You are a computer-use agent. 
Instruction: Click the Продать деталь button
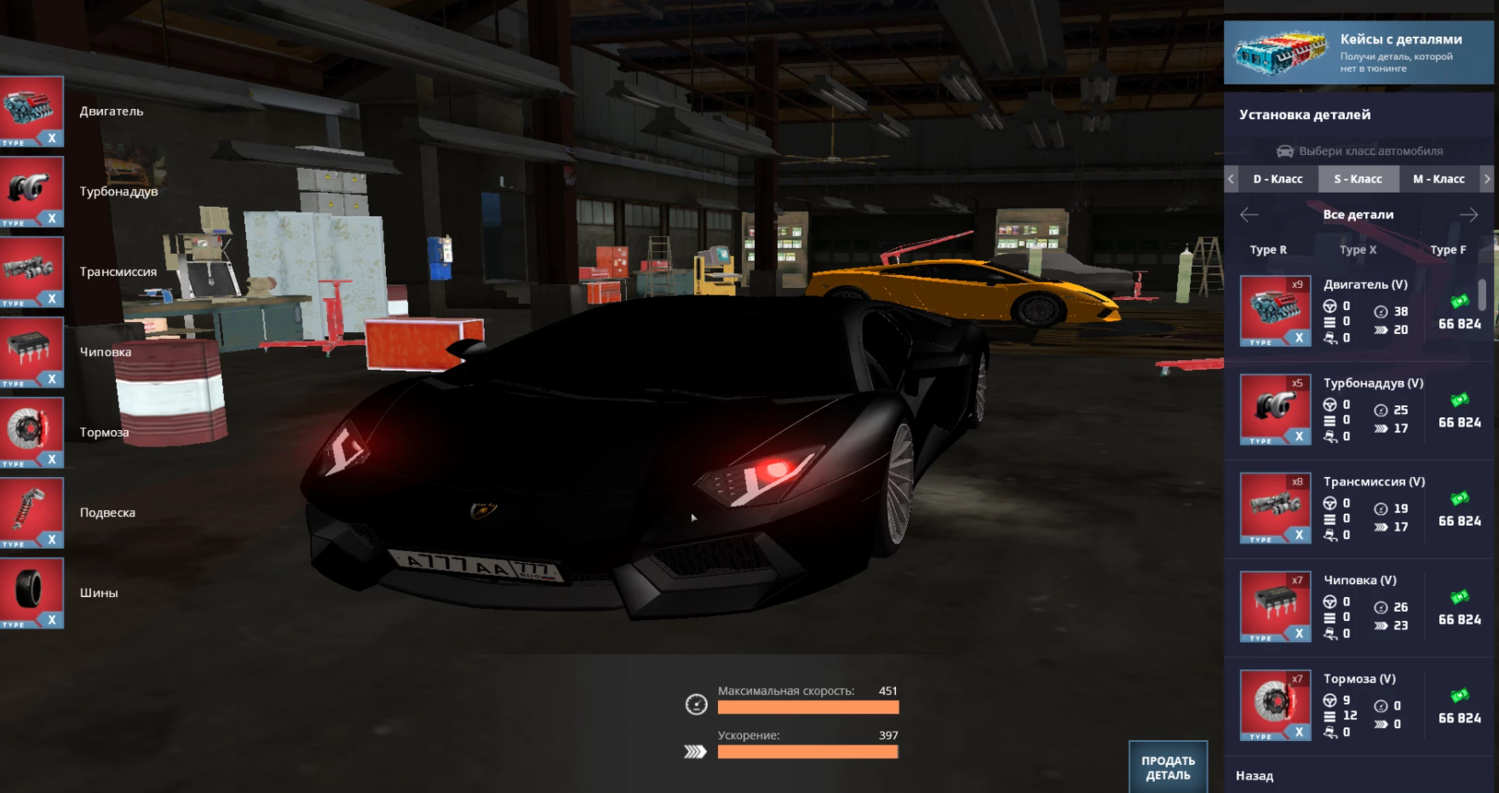tap(1167, 768)
